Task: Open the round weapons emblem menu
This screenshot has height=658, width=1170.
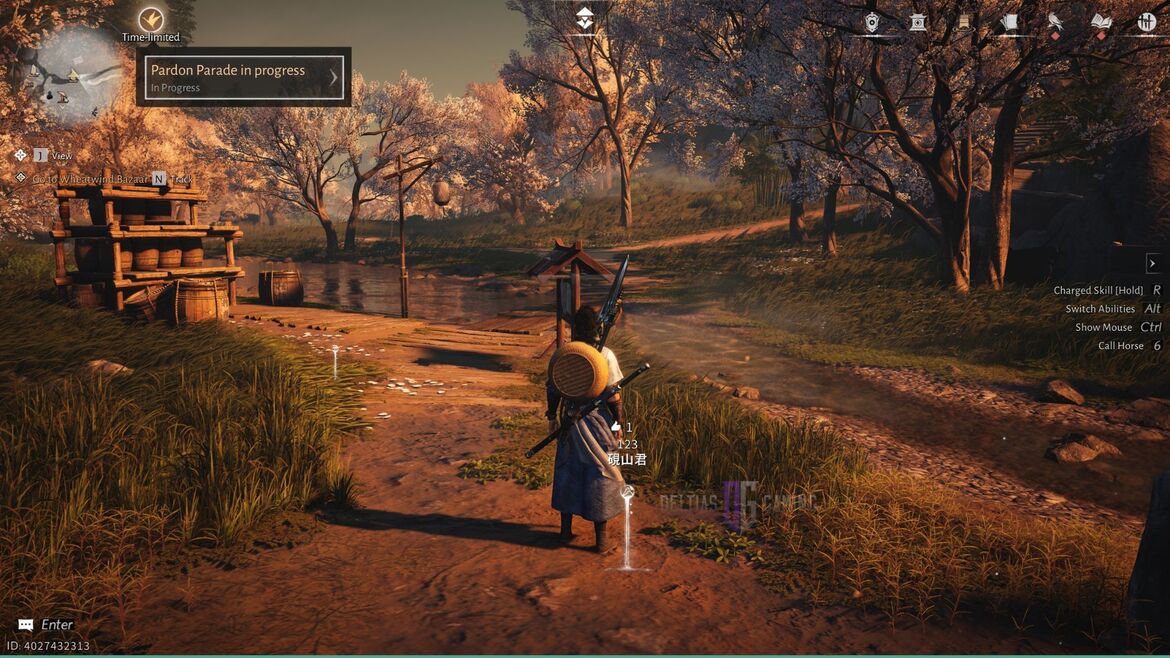Action: coord(1147,22)
